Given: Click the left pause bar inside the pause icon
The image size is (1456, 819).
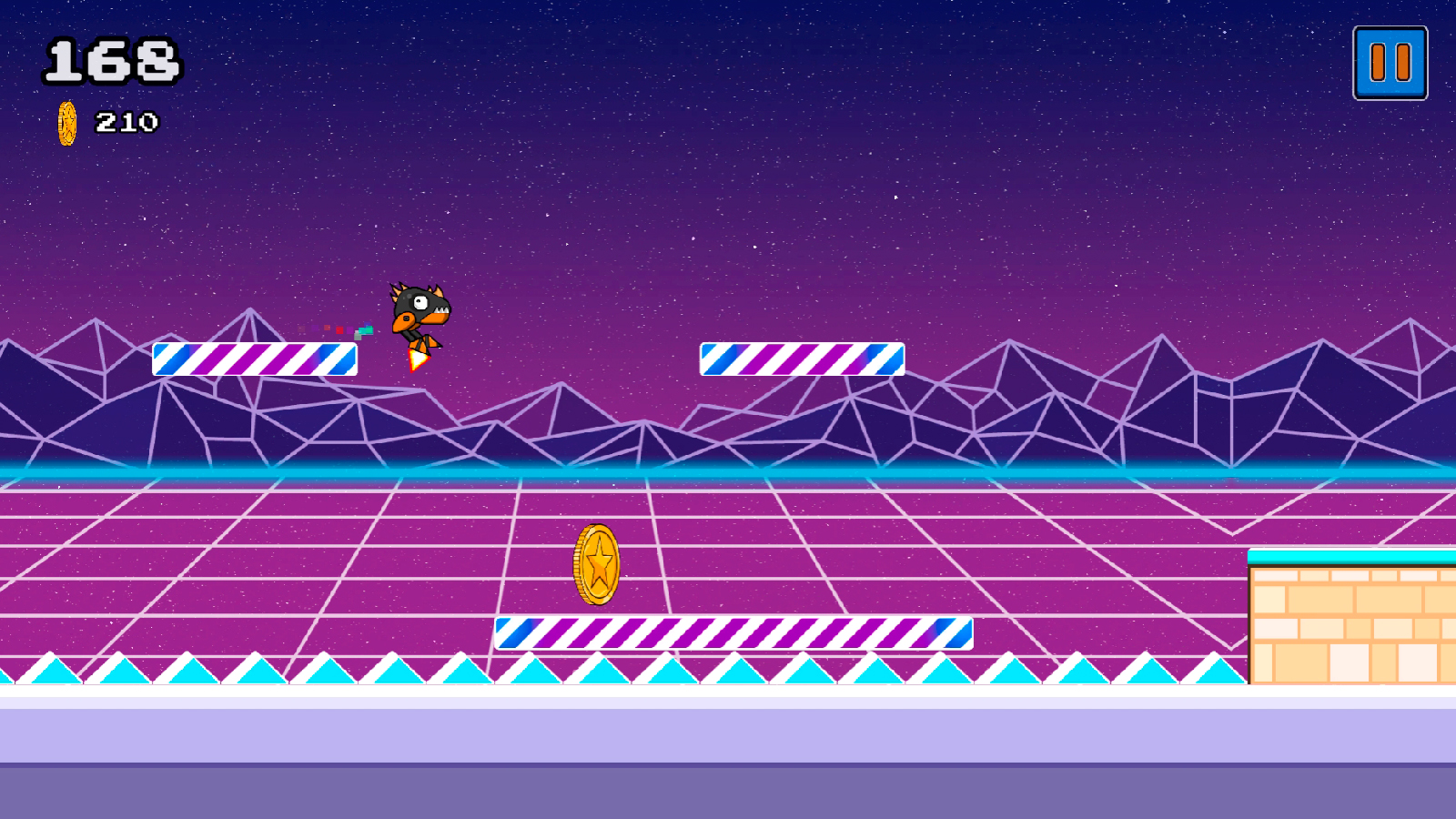Looking at the screenshot, I should [x=1378, y=63].
